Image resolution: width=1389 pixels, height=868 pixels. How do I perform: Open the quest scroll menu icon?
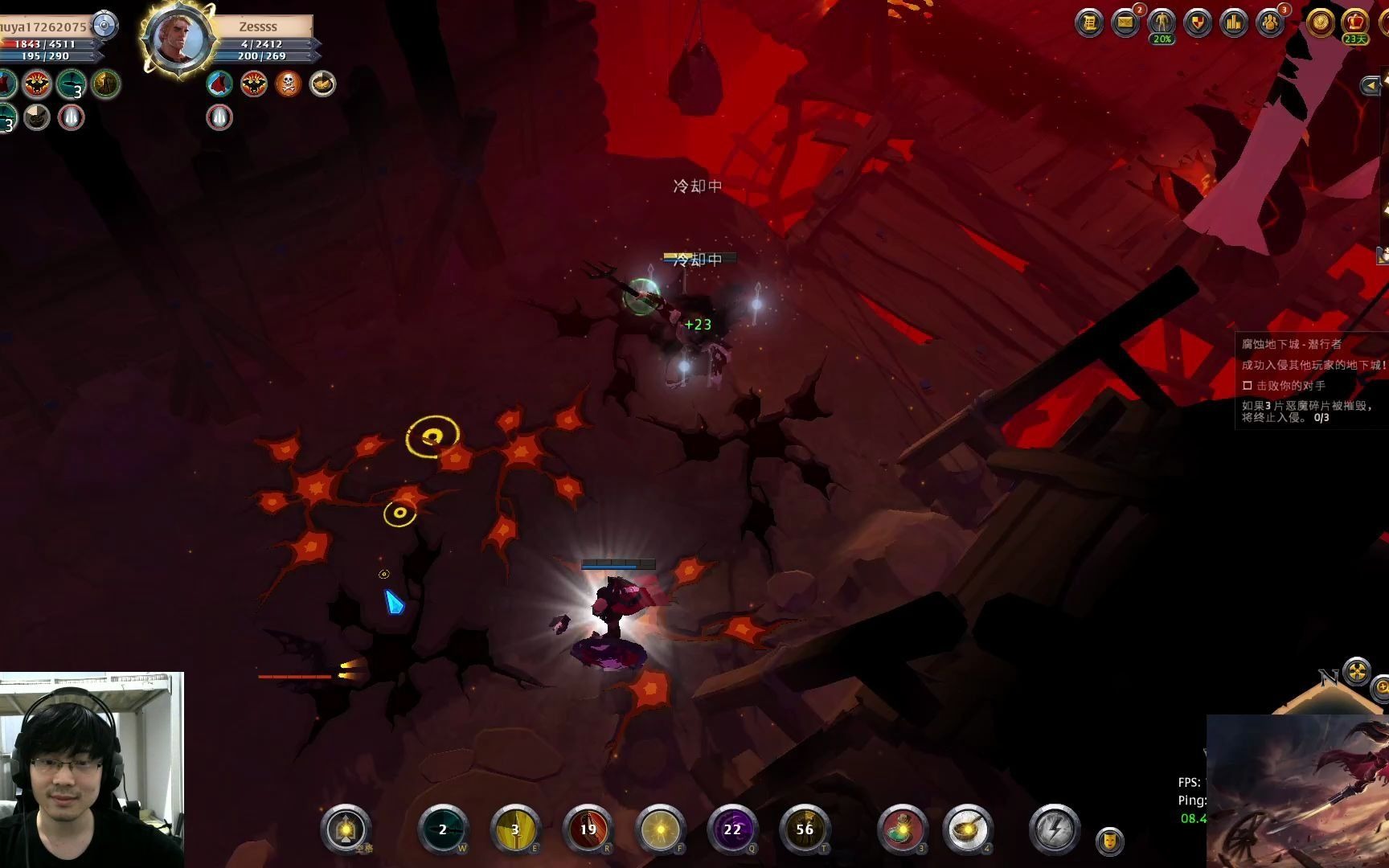(x=1089, y=23)
